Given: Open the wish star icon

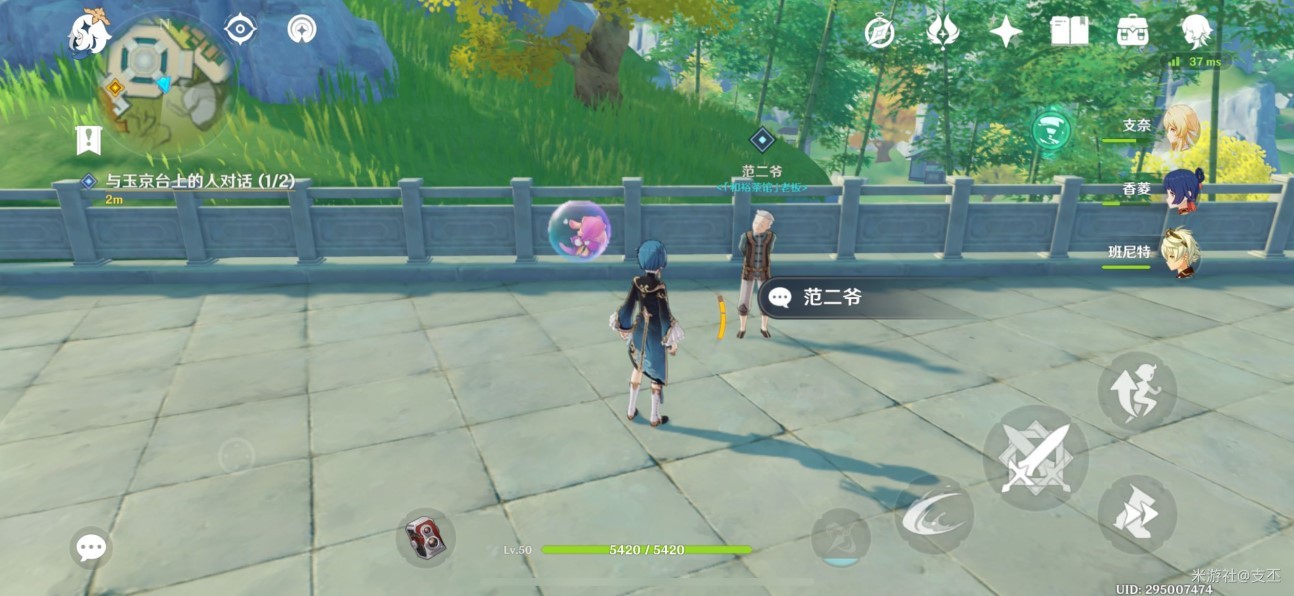Looking at the screenshot, I should (x=1005, y=32).
